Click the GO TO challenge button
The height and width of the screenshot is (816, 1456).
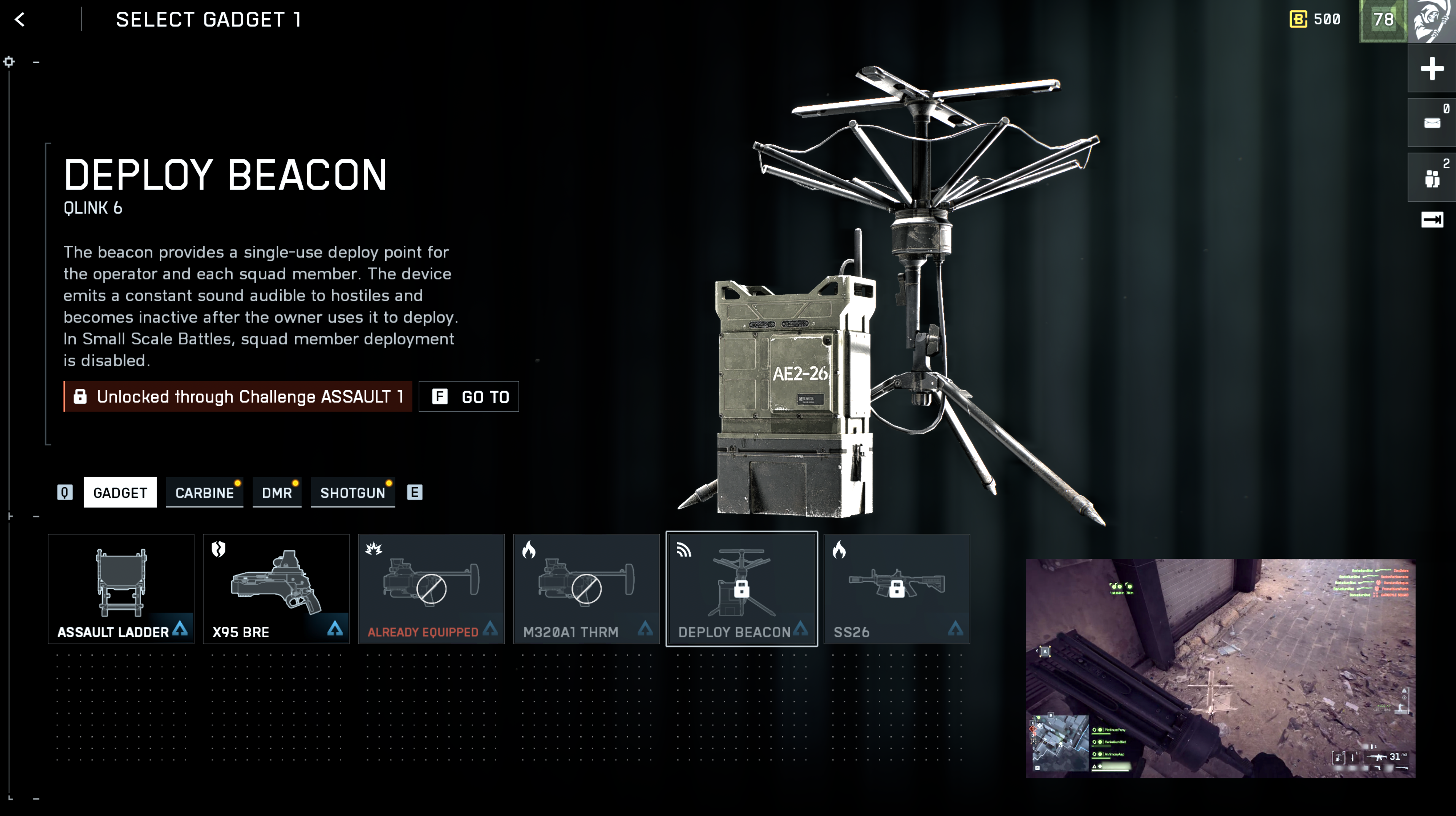[468, 396]
